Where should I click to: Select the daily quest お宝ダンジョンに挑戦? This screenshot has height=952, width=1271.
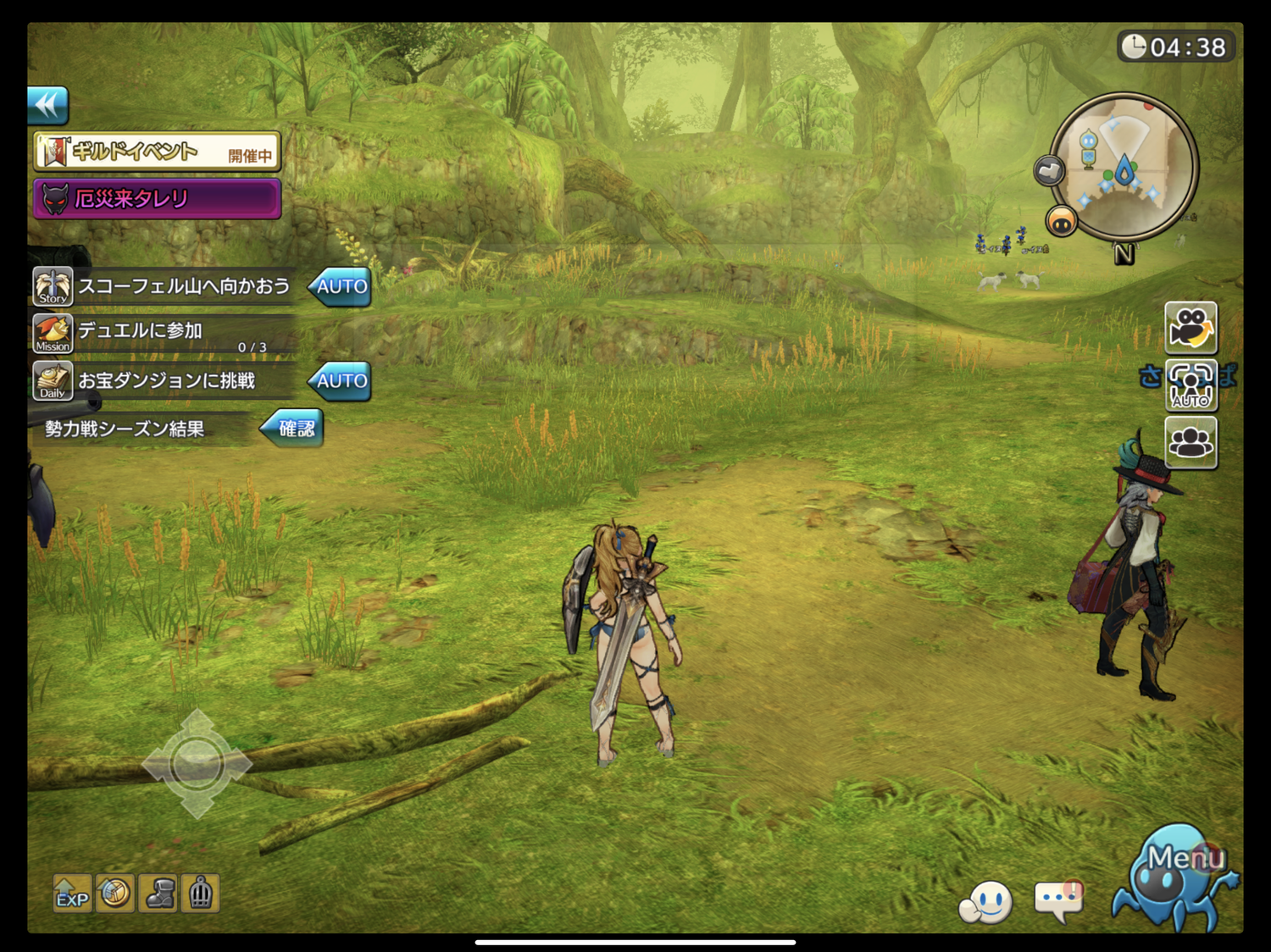(166, 381)
